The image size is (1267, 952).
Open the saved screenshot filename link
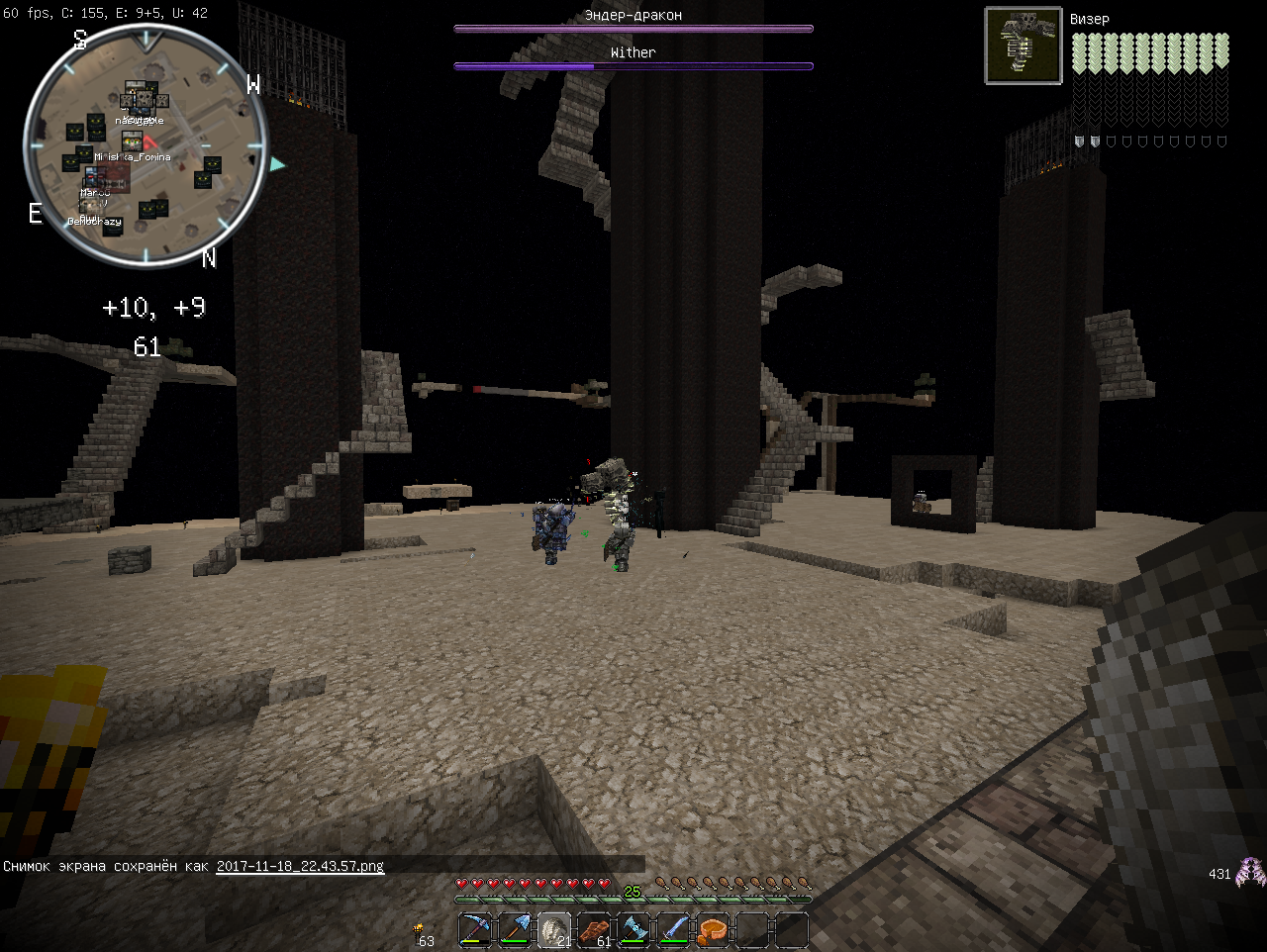[300, 866]
